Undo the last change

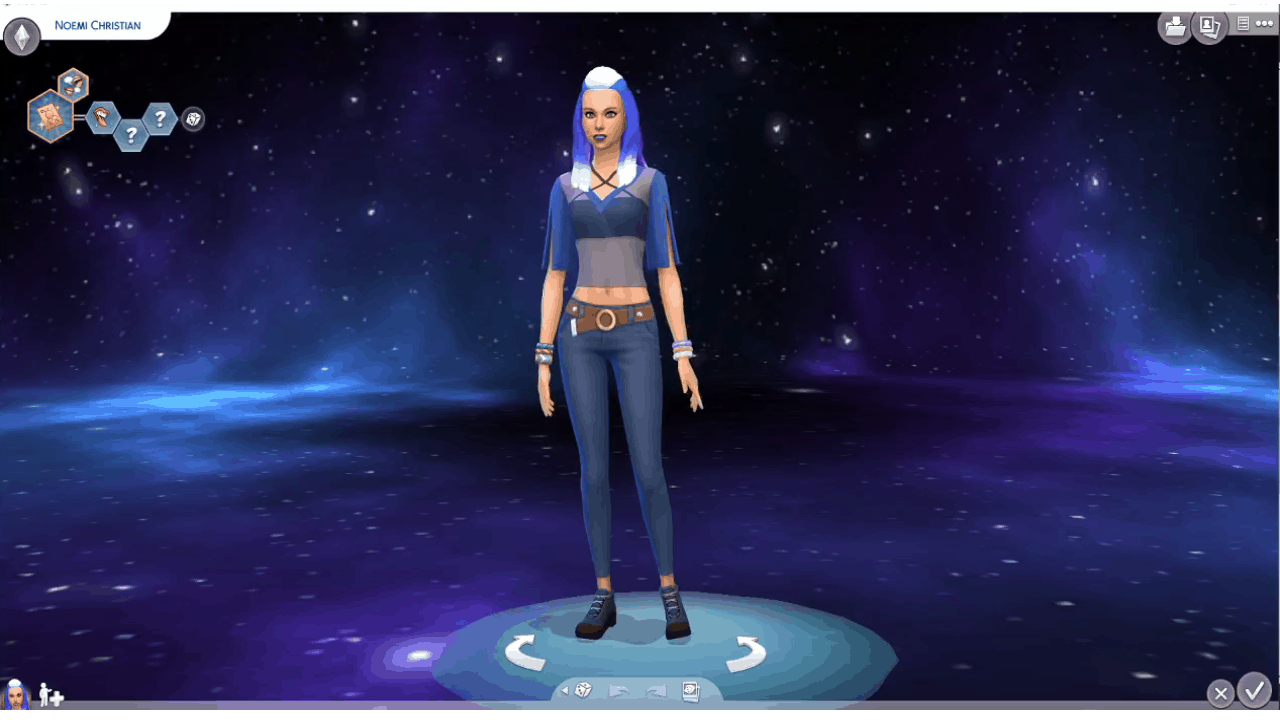(x=619, y=690)
